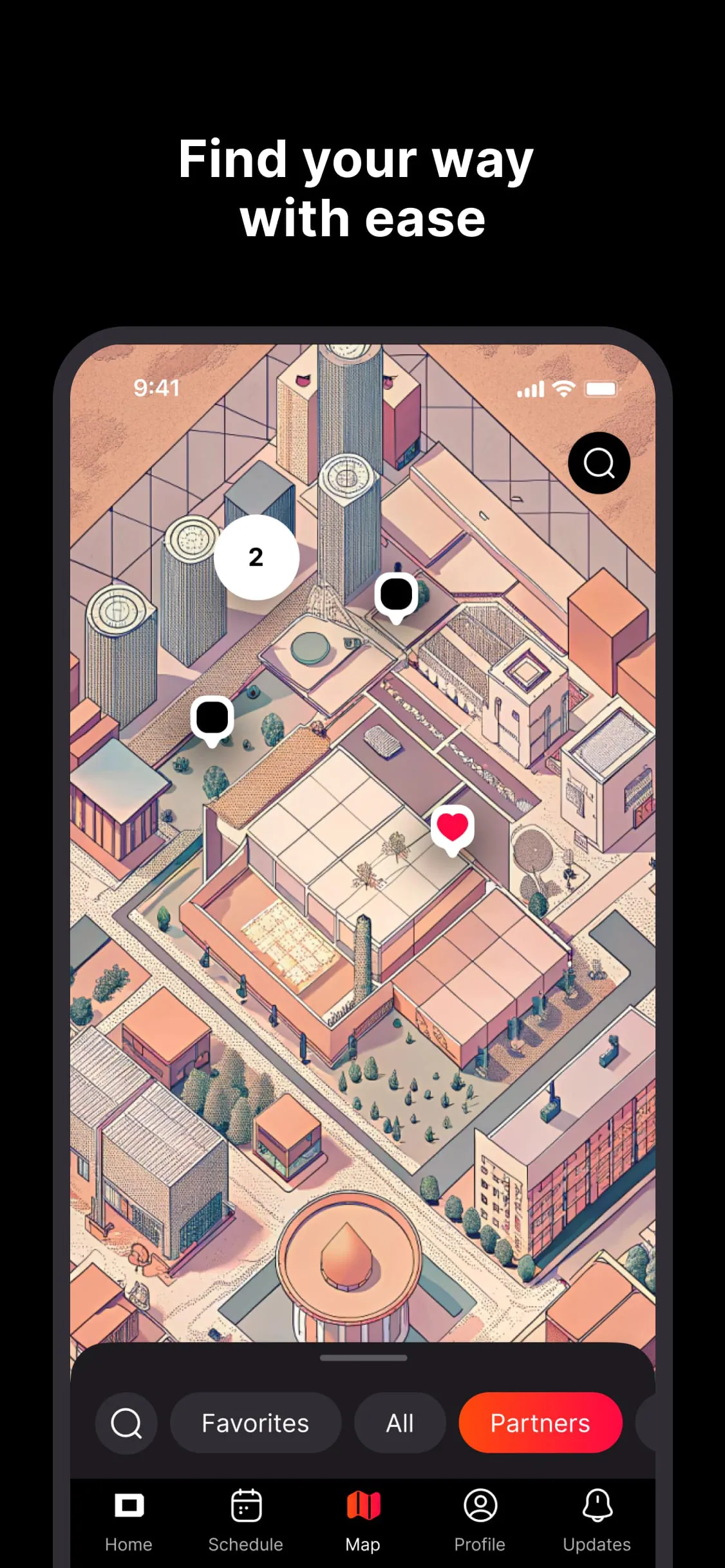Open map search with the round magnifier button
The image size is (725, 1568).
(x=599, y=463)
